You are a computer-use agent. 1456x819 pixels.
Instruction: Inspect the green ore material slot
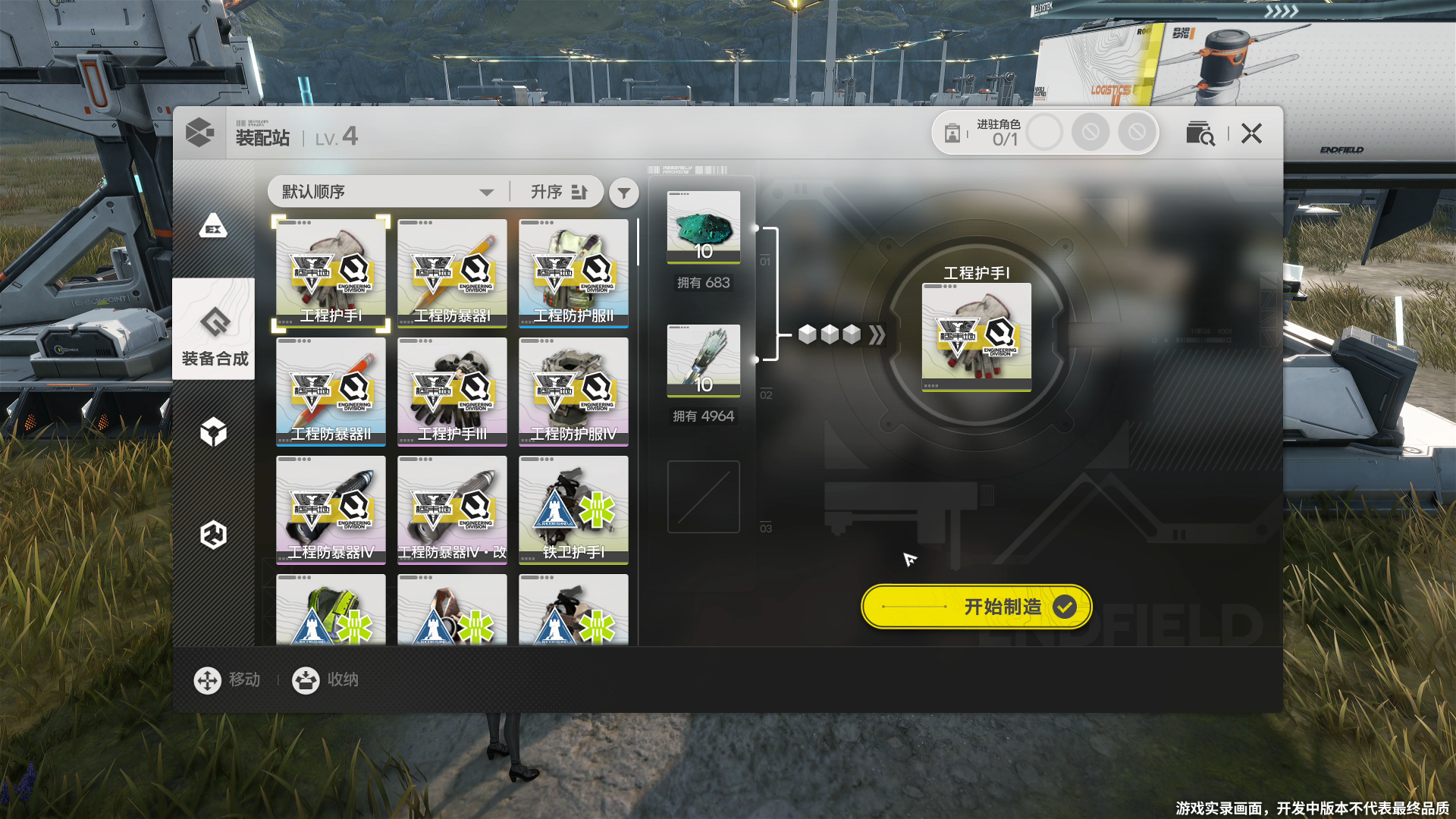704,227
